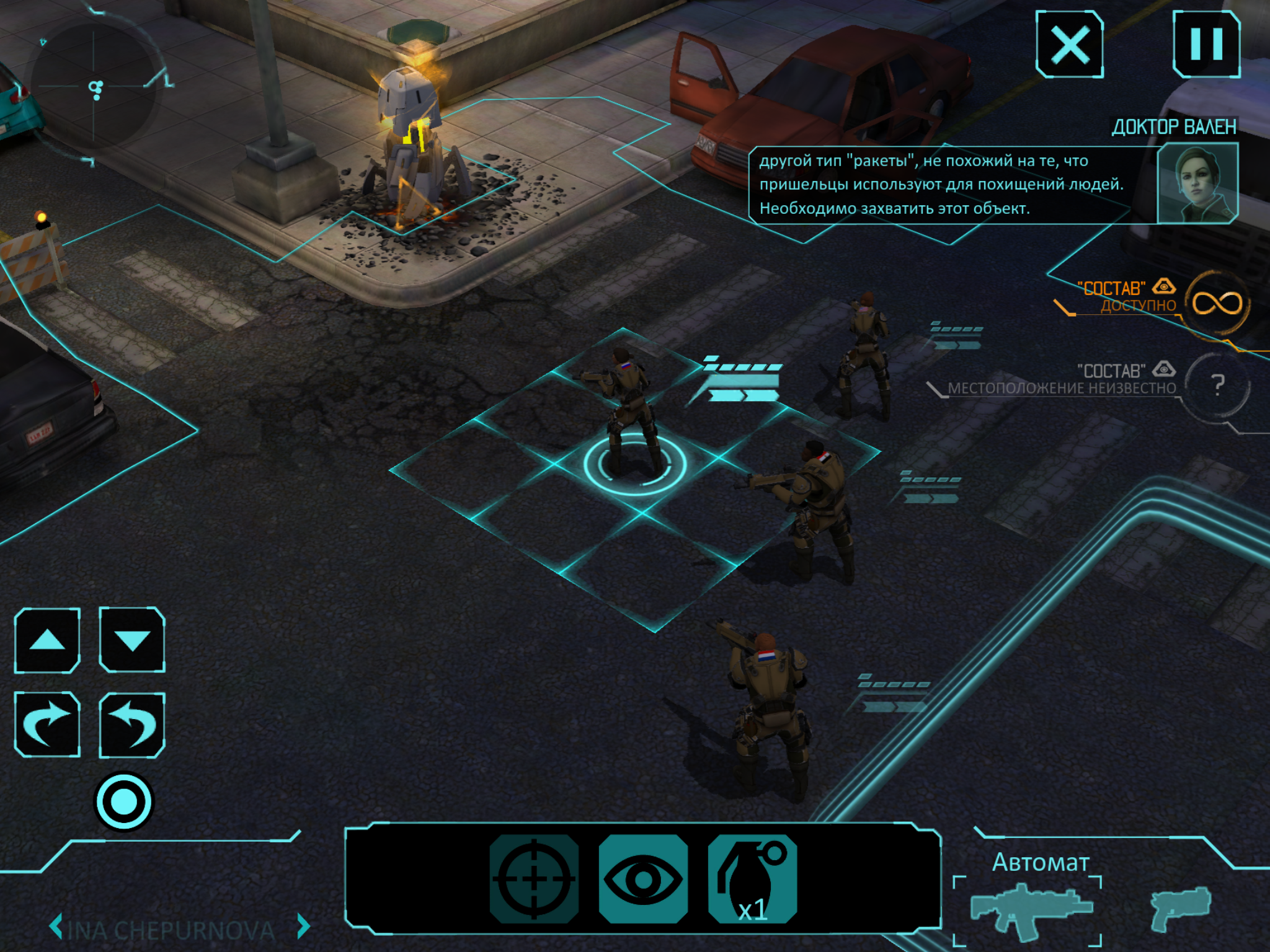Open the unknown-location objective marker
Viewport: 1270px width, 952px height.
(x=1217, y=385)
